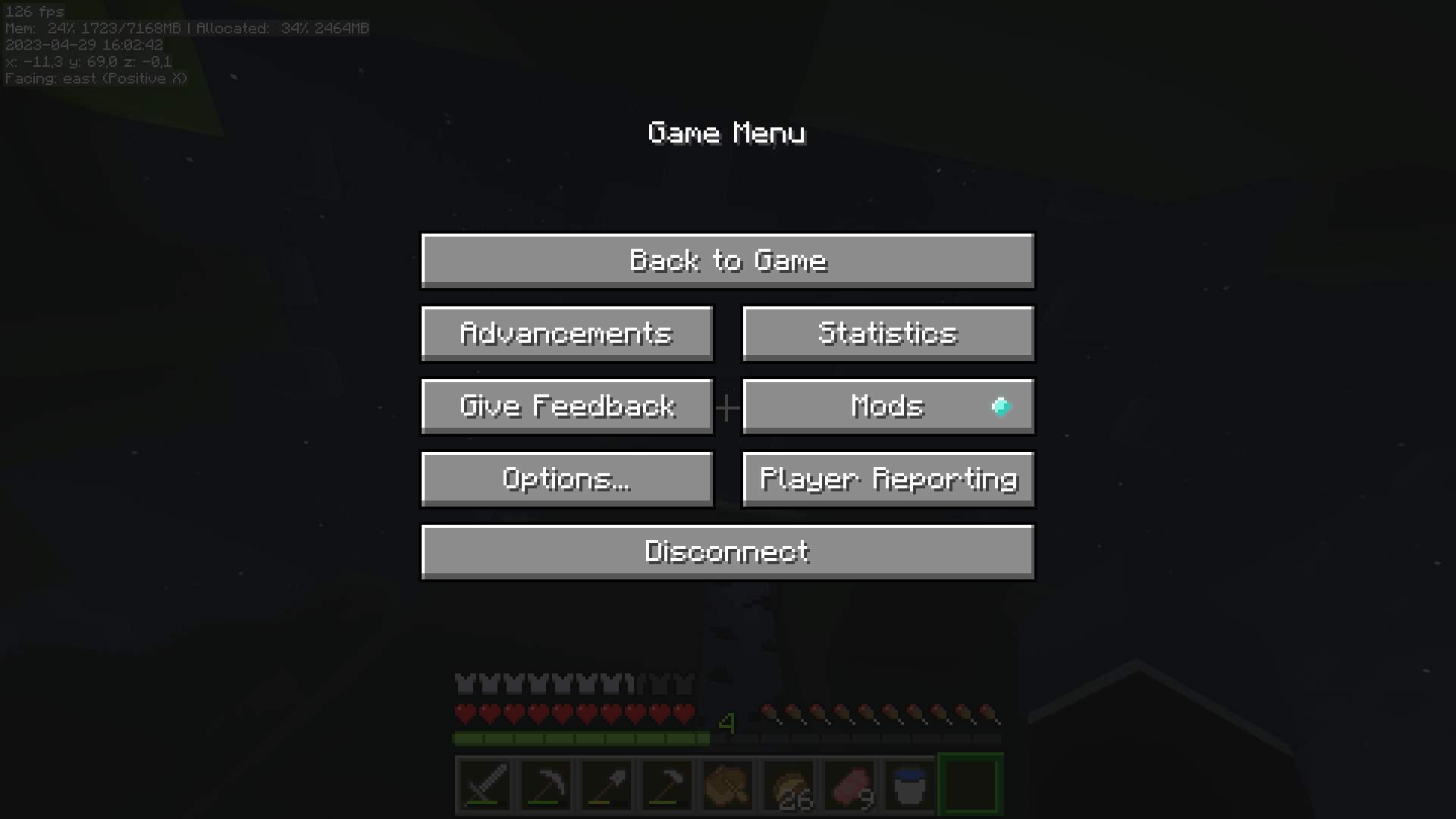This screenshot has height=819, width=1456.
Task: Open the Options menu
Action: pos(566,479)
